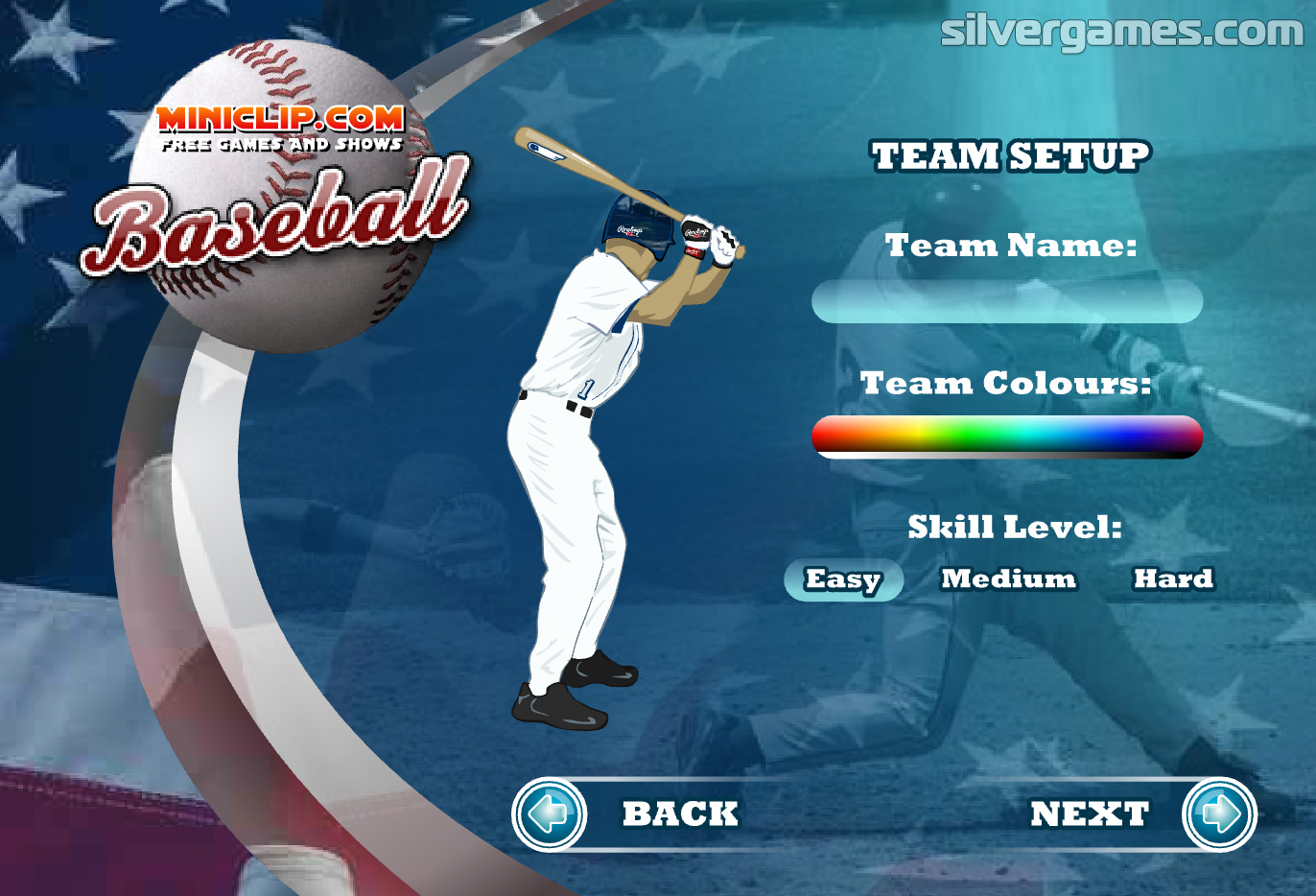Go back with the BACK button

(x=550, y=814)
